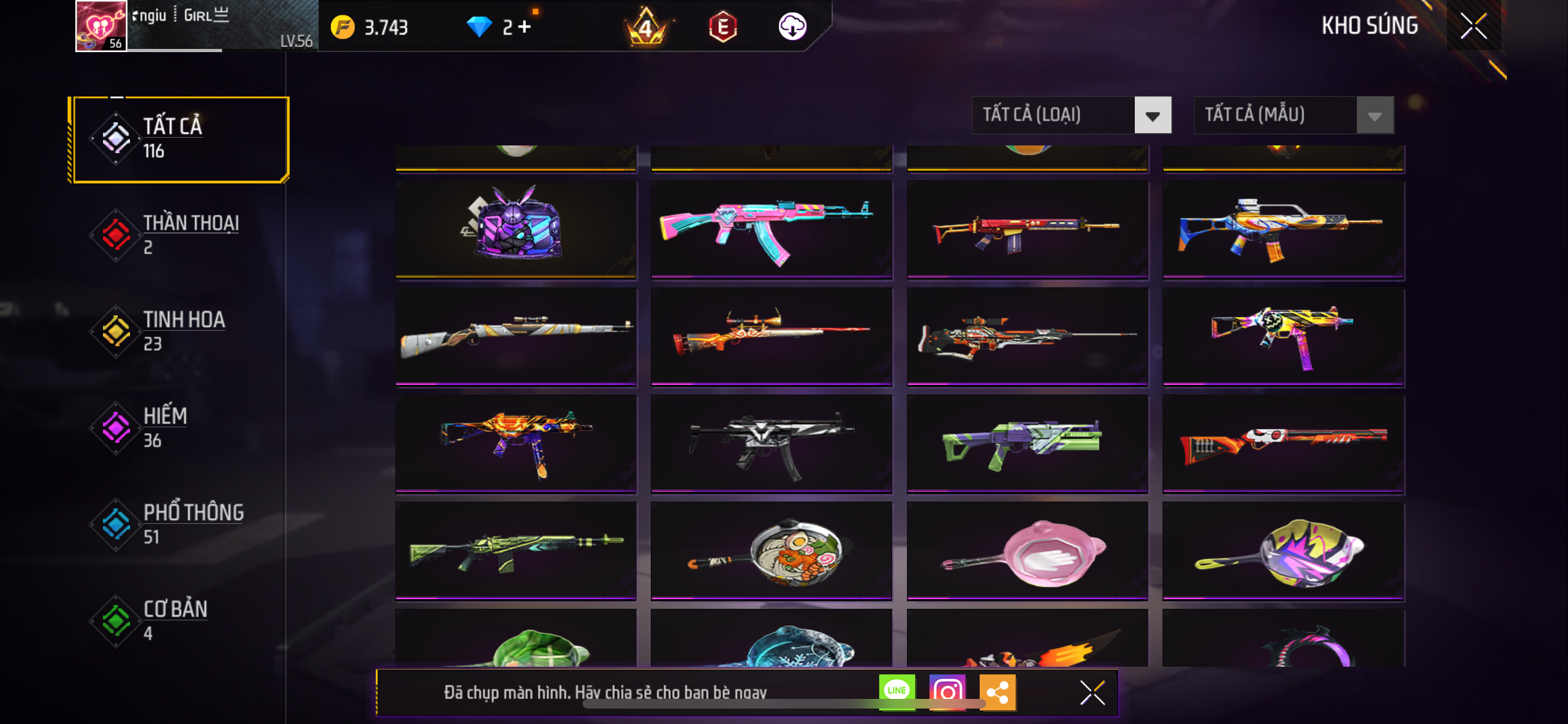Image resolution: width=1568 pixels, height=724 pixels.
Task: Pick the purple bunny loot box skin
Action: pyautogui.click(x=516, y=228)
